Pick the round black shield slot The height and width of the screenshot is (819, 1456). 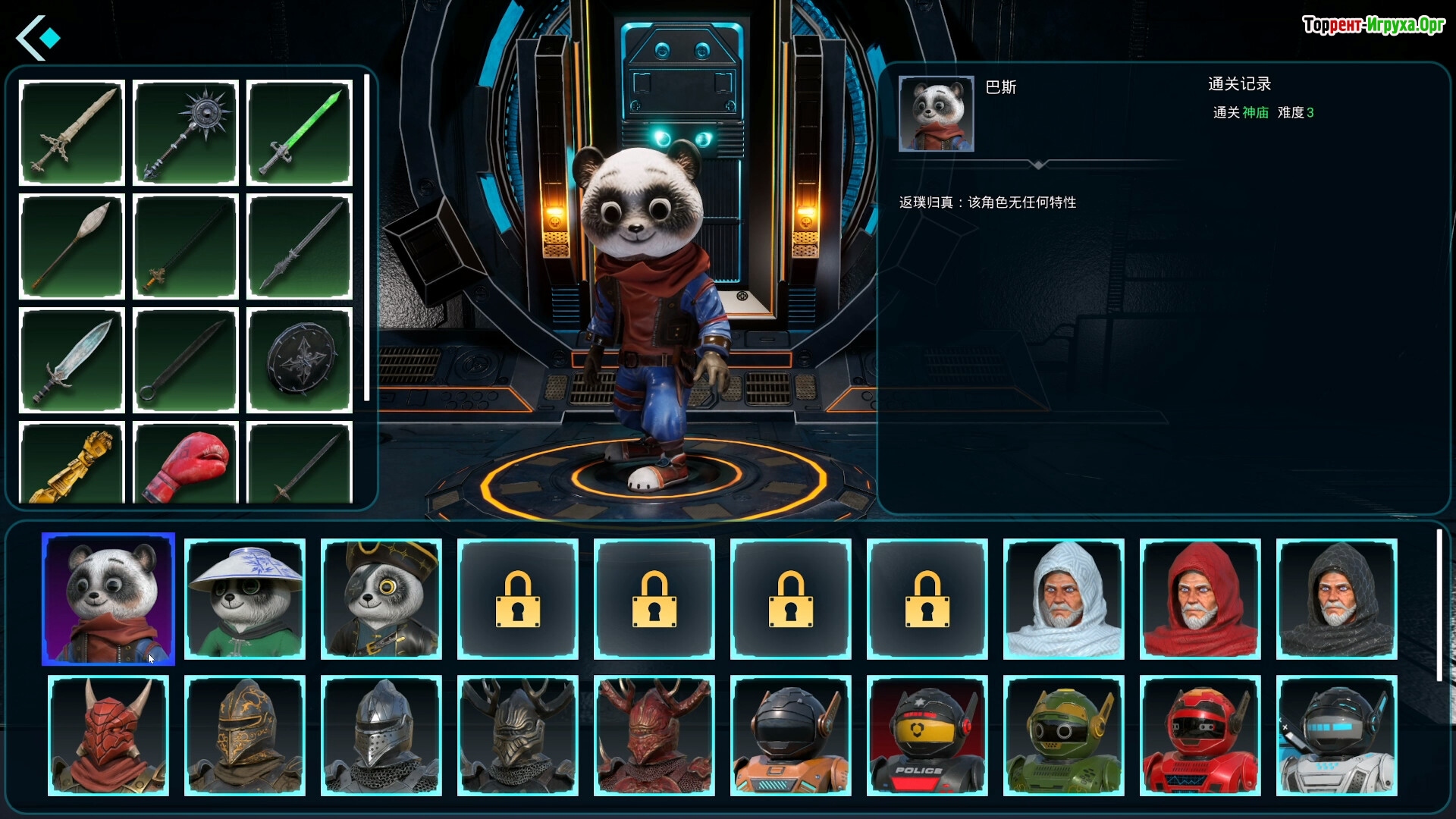coord(300,360)
